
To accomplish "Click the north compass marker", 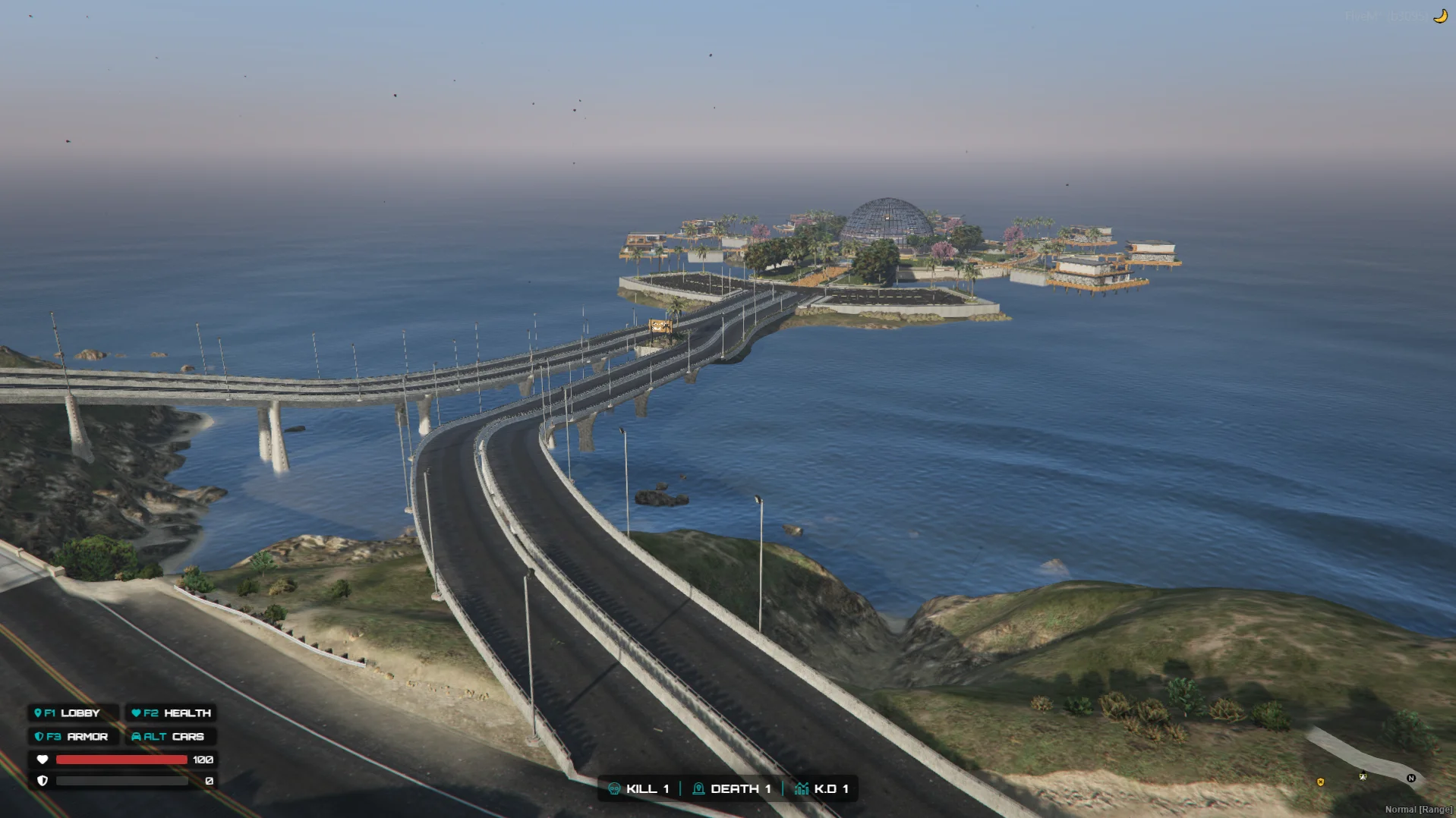I will 1411,779.
